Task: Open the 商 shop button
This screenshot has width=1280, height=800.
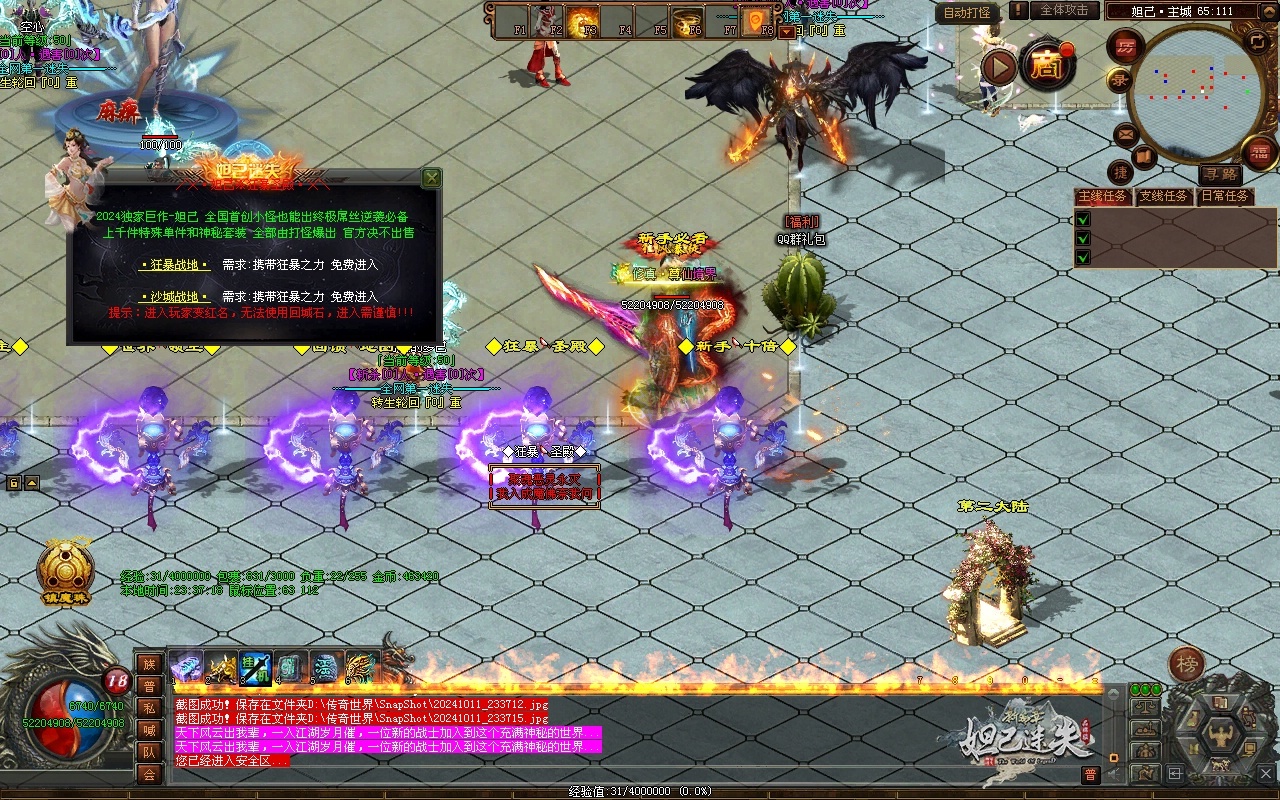Action: (1047, 66)
